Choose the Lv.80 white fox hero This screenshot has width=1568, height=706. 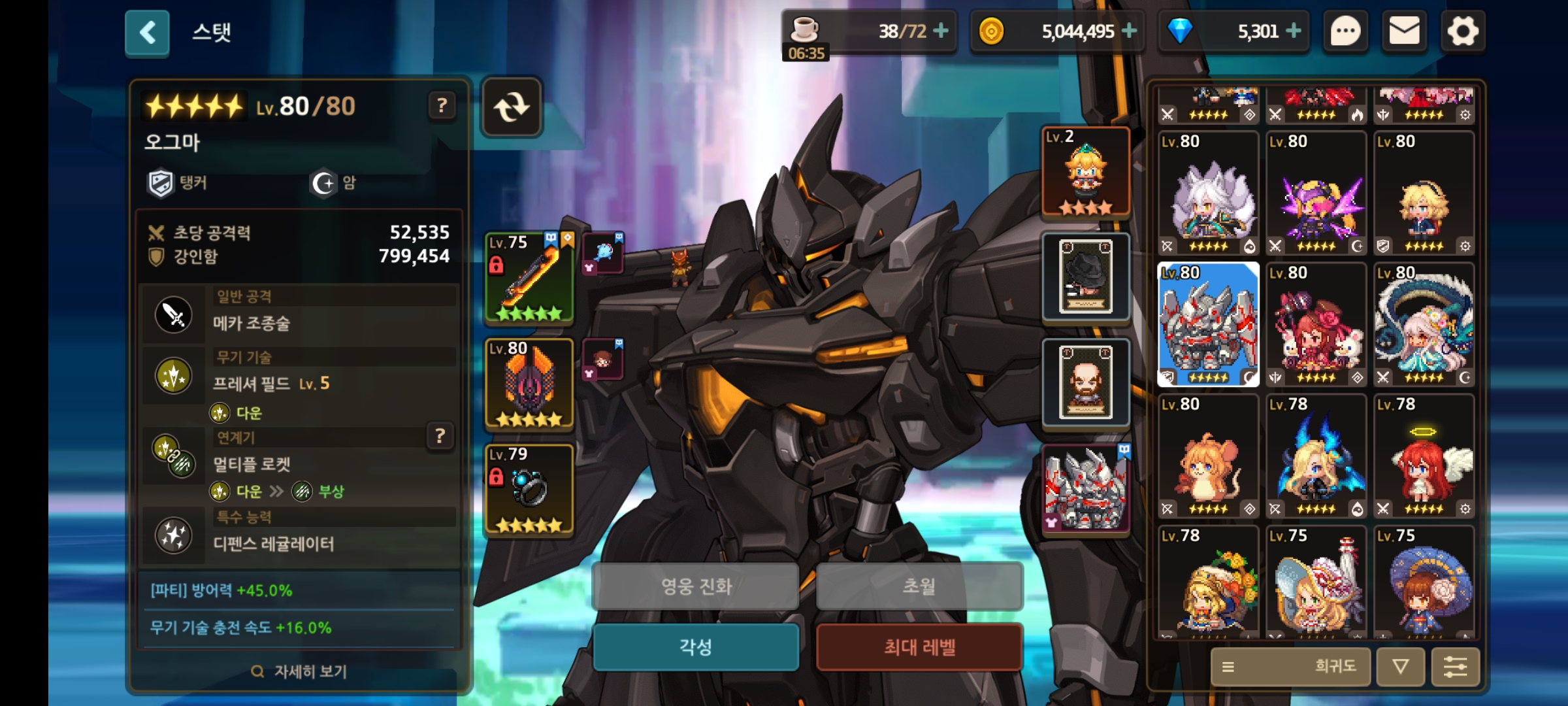1208,193
